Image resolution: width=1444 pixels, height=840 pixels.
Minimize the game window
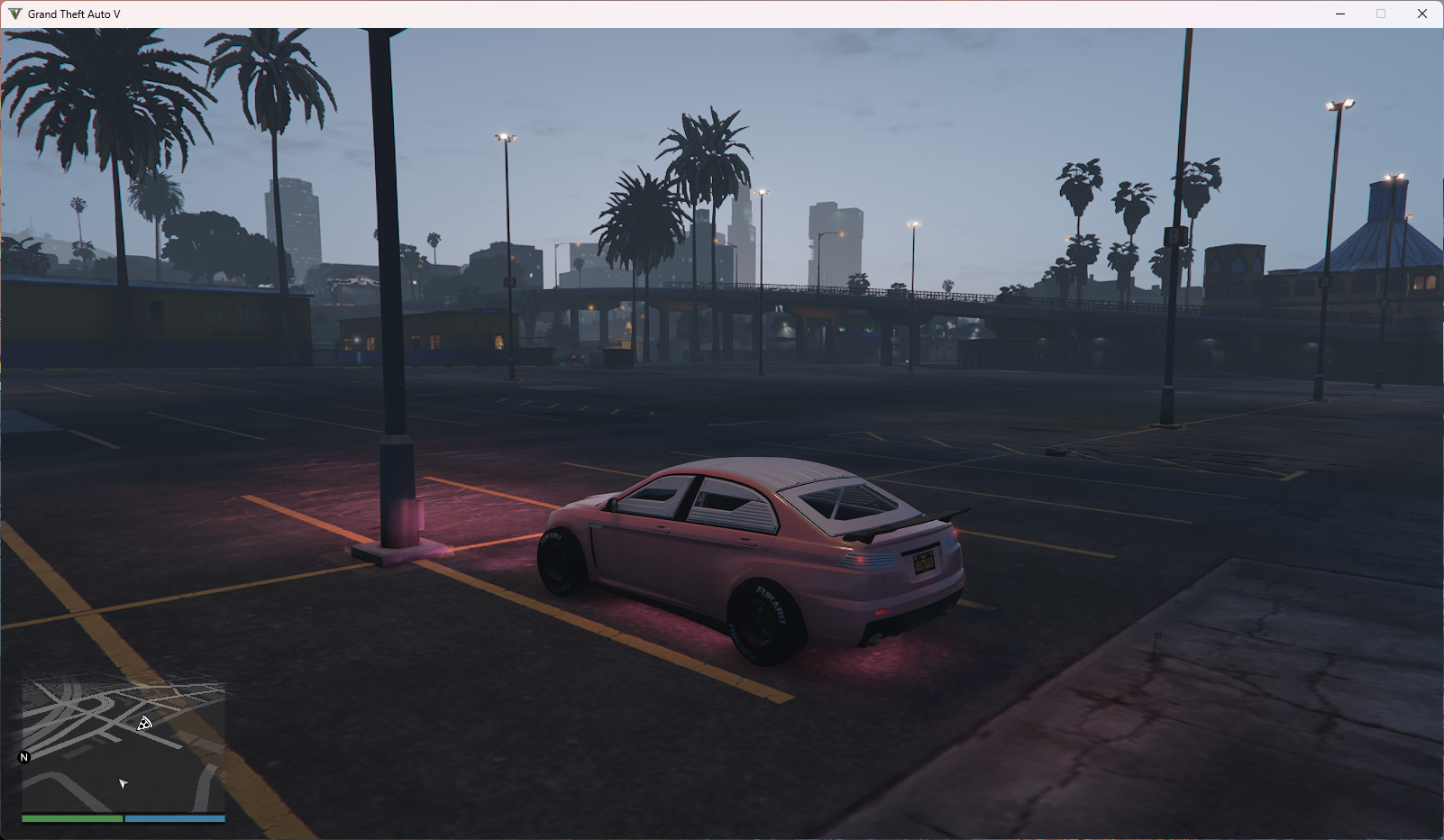[x=1340, y=14]
